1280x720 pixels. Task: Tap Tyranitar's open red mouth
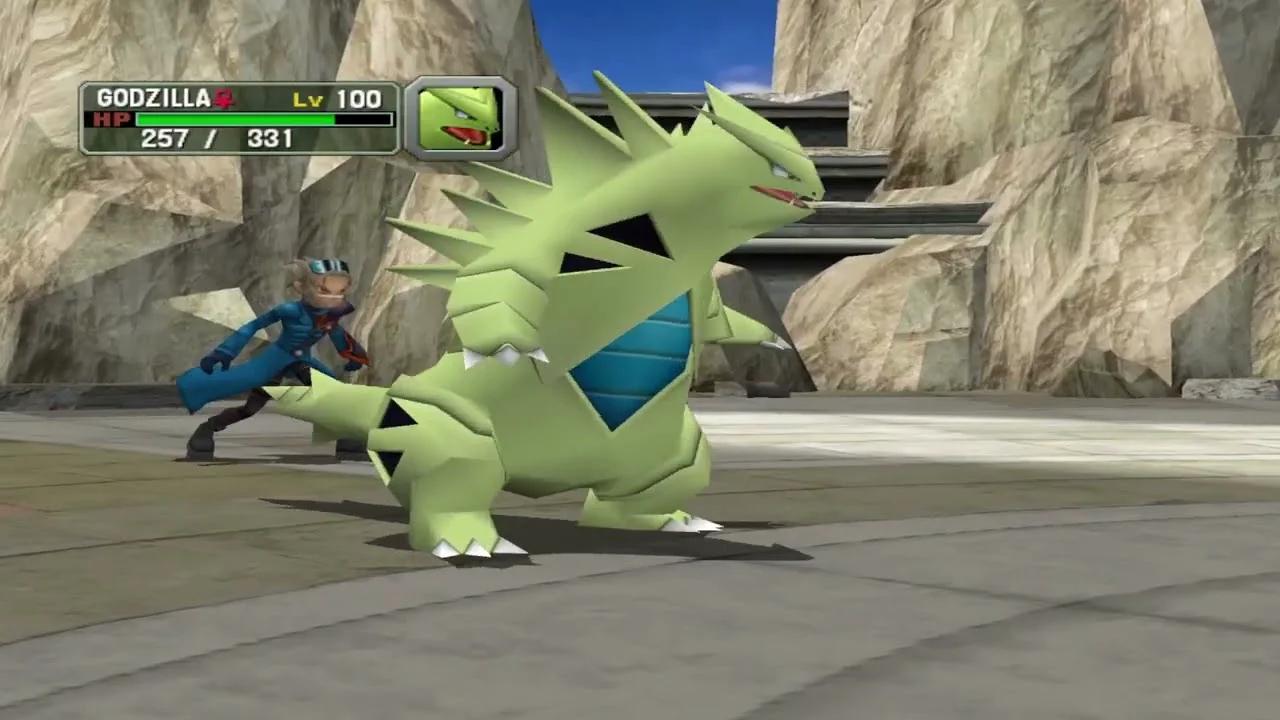pos(780,195)
